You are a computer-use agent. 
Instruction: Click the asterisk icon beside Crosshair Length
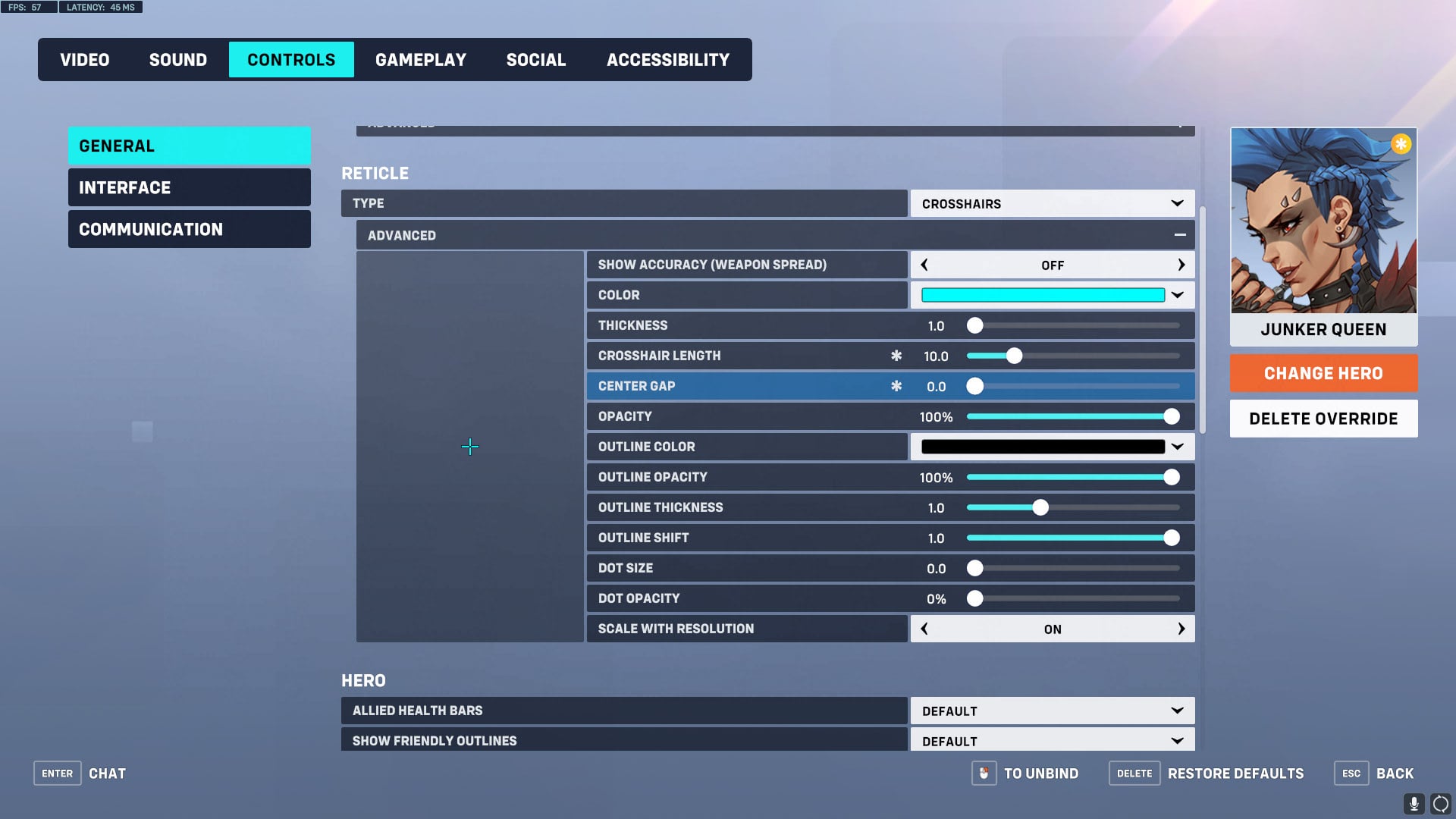[896, 355]
